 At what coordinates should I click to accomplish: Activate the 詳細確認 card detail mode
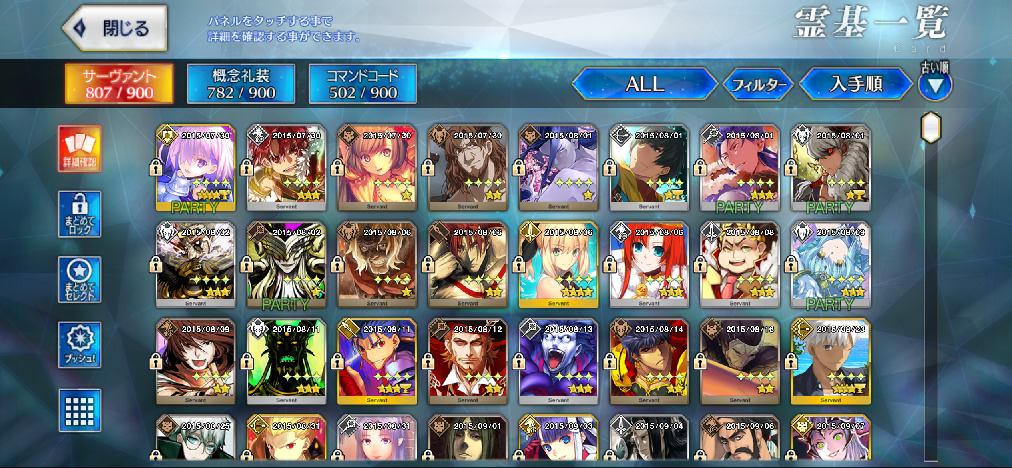pos(79,148)
